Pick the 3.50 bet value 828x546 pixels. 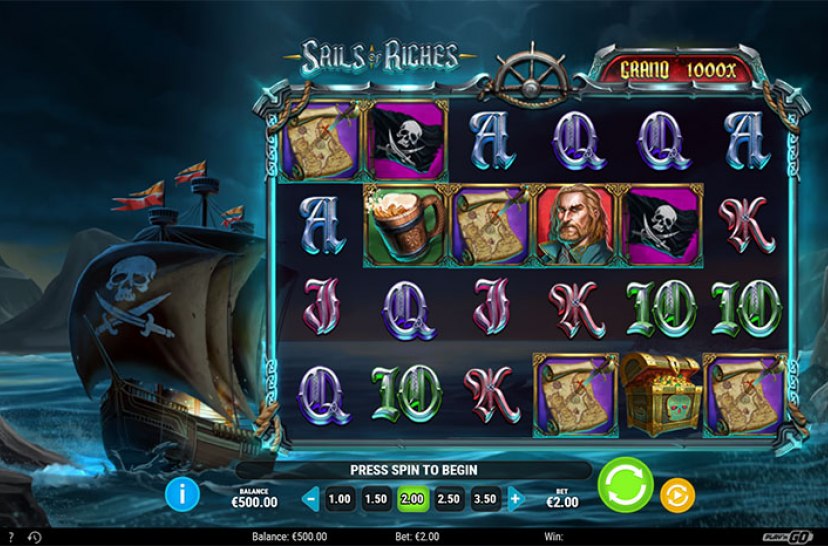pyautogui.click(x=486, y=498)
